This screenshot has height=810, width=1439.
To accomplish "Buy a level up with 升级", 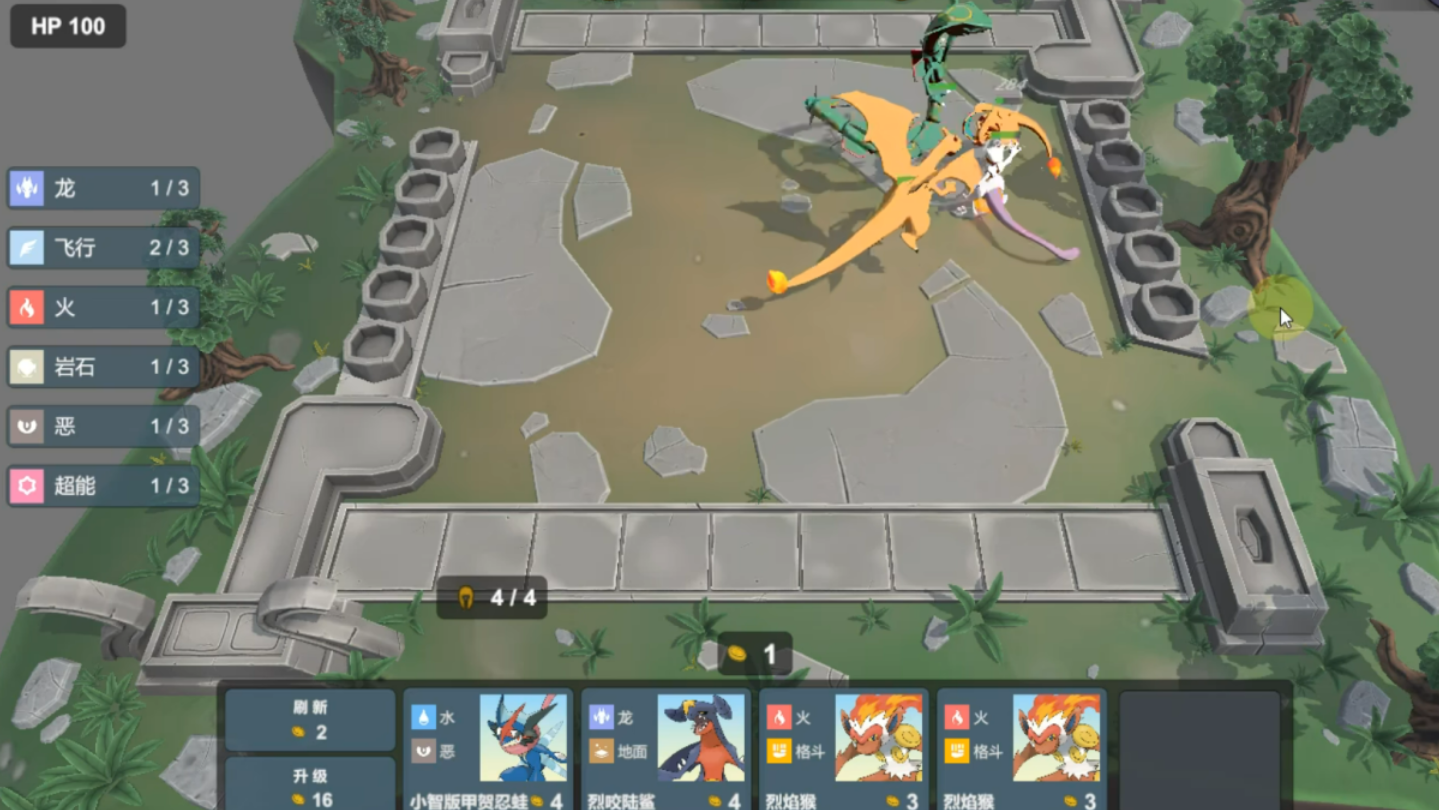I will tap(309, 786).
